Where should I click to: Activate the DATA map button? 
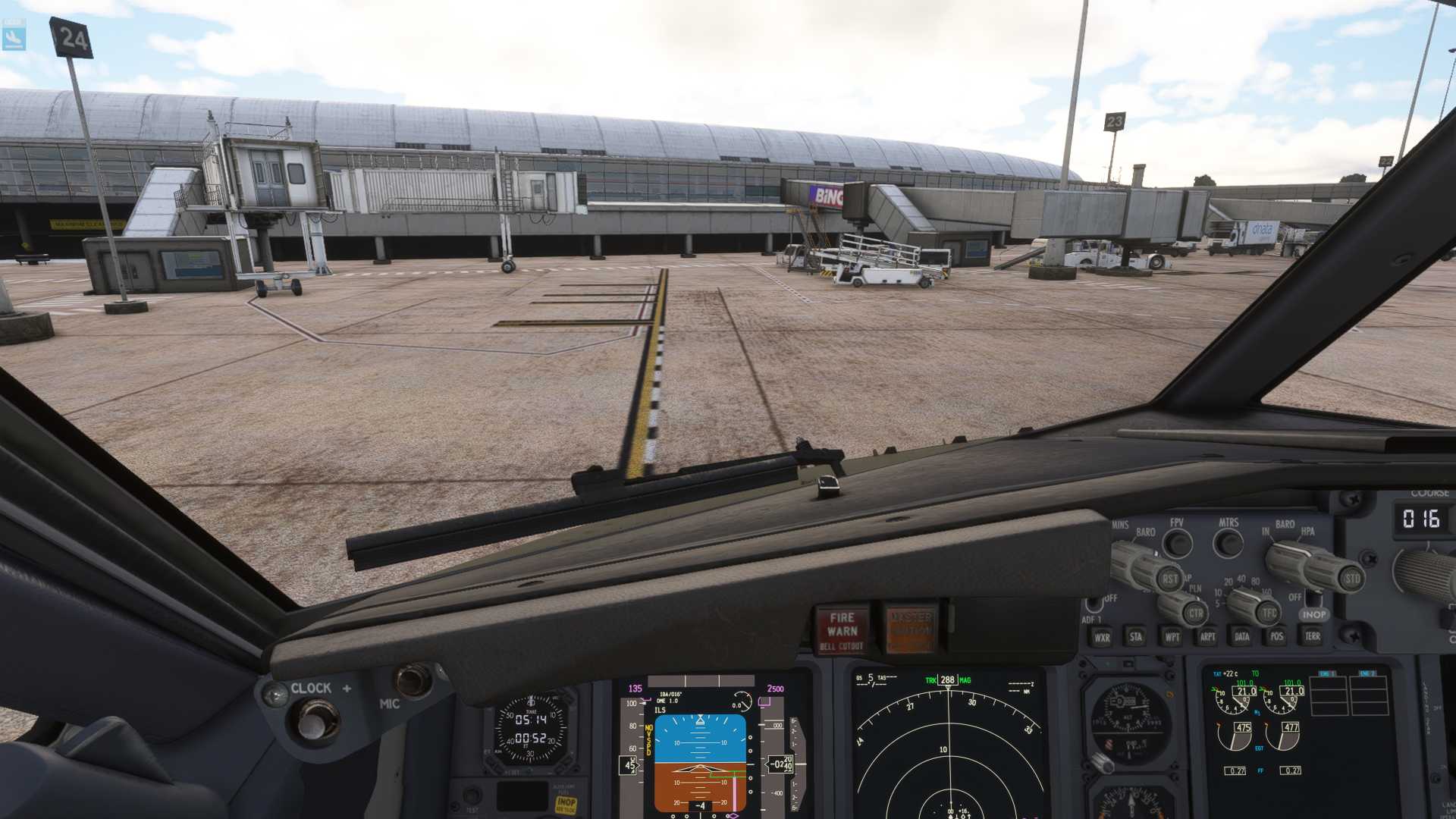1241,637
